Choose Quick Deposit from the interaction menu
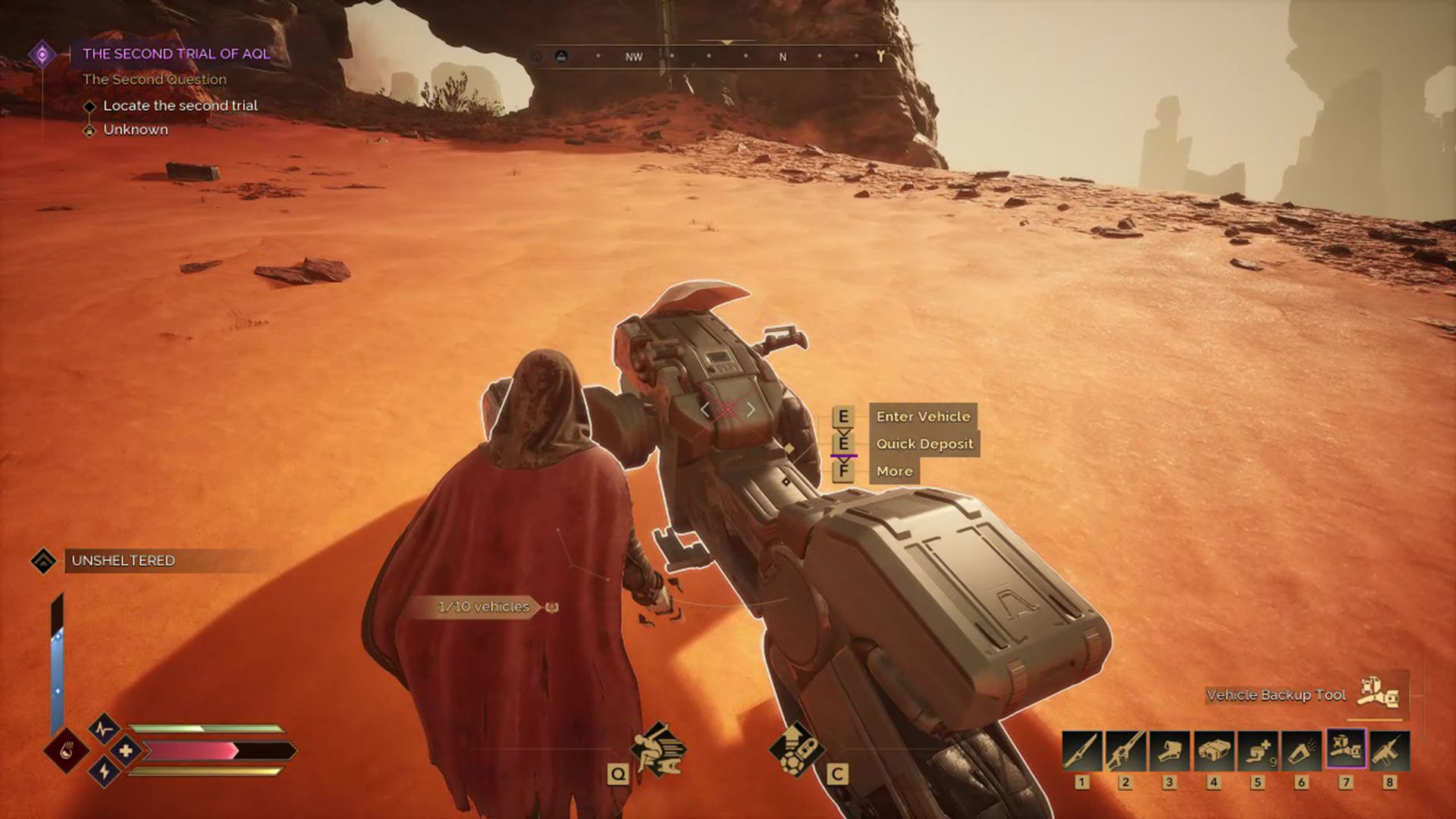Image resolution: width=1456 pixels, height=819 pixels. pyautogui.click(x=924, y=444)
